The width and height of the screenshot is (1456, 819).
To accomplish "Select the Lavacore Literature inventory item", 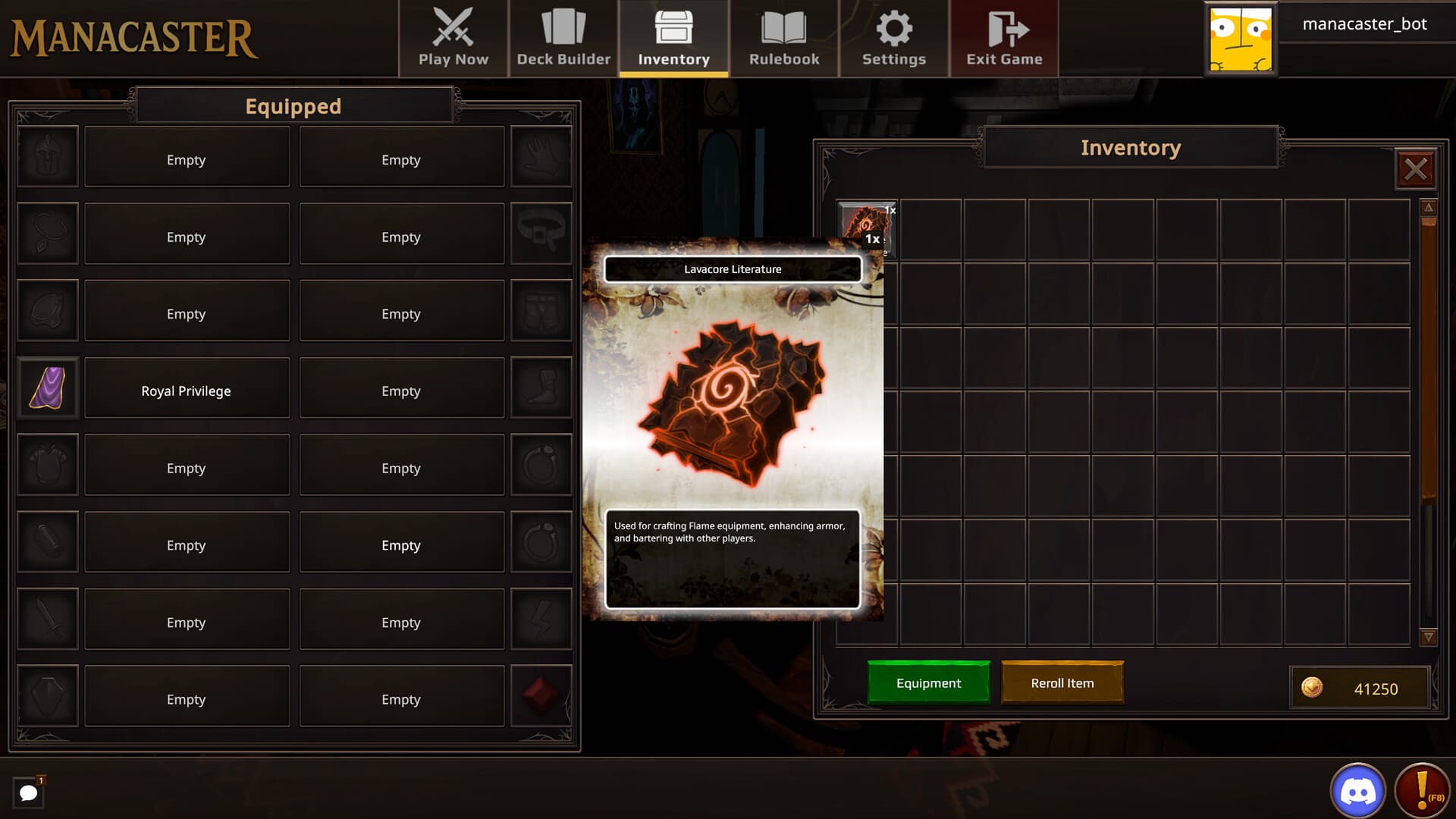I will tap(864, 224).
